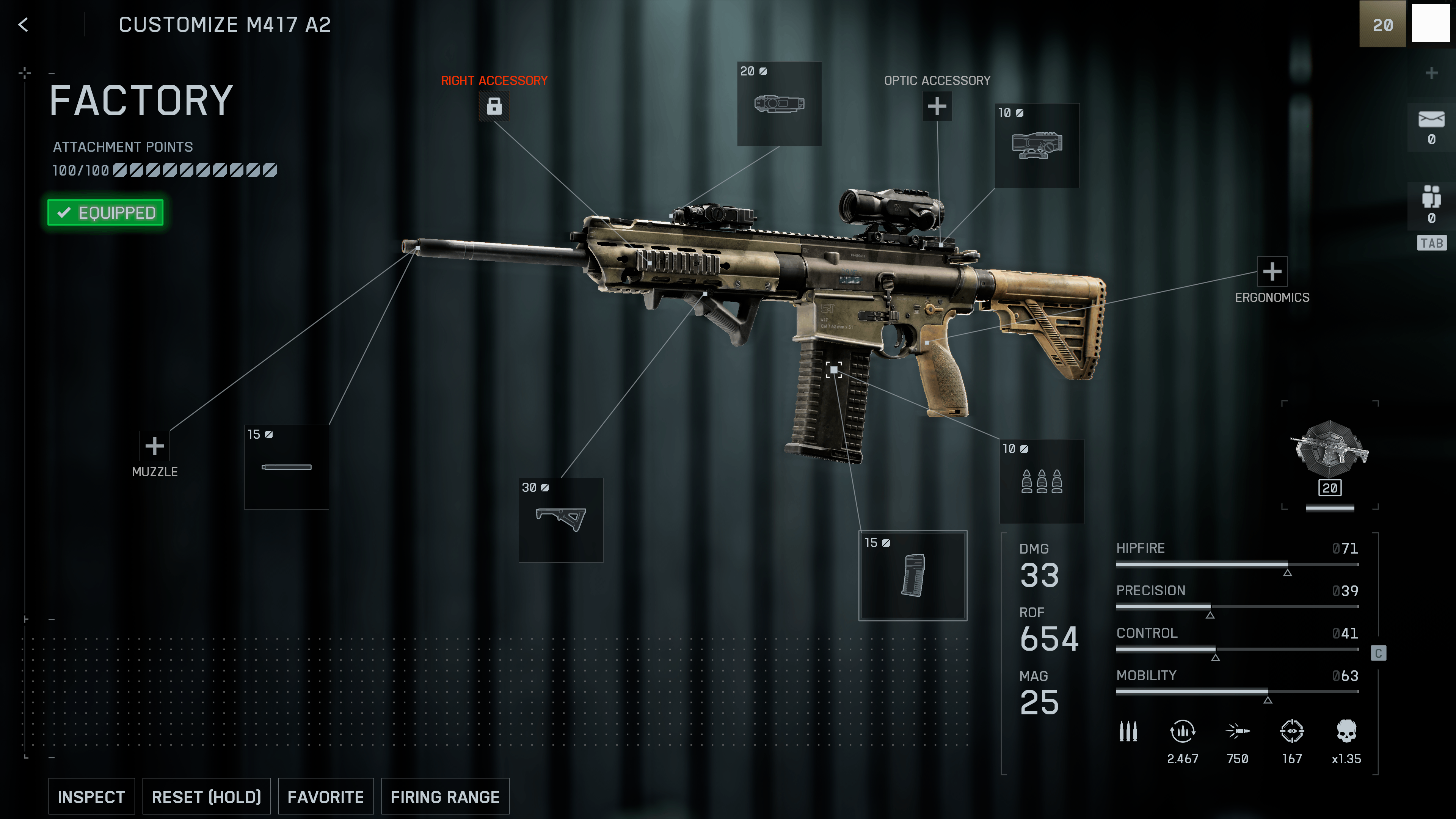Image resolution: width=1456 pixels, height=819 pixels.
Task: Go back with the top-left arrow
Action: (x=23, y=25)
